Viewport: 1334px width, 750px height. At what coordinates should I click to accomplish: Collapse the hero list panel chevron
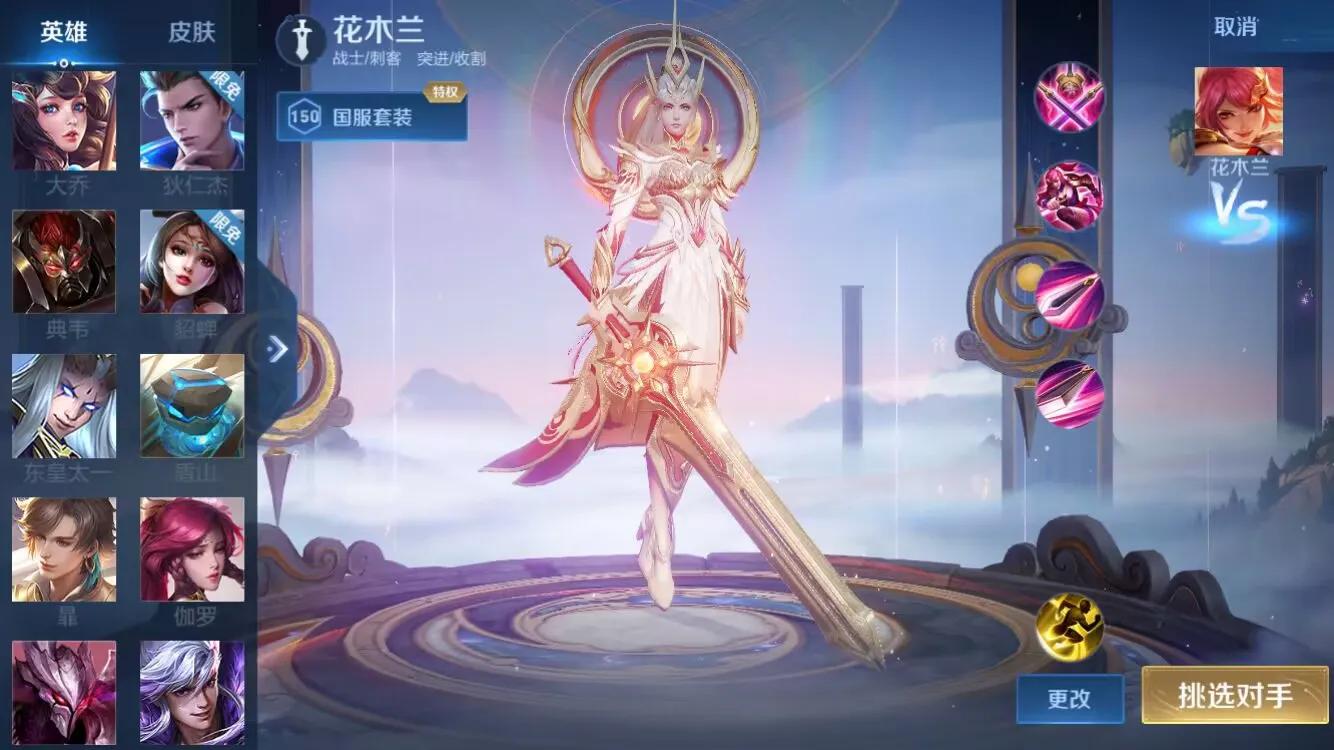pyautogui.click(x=277, y=349)
